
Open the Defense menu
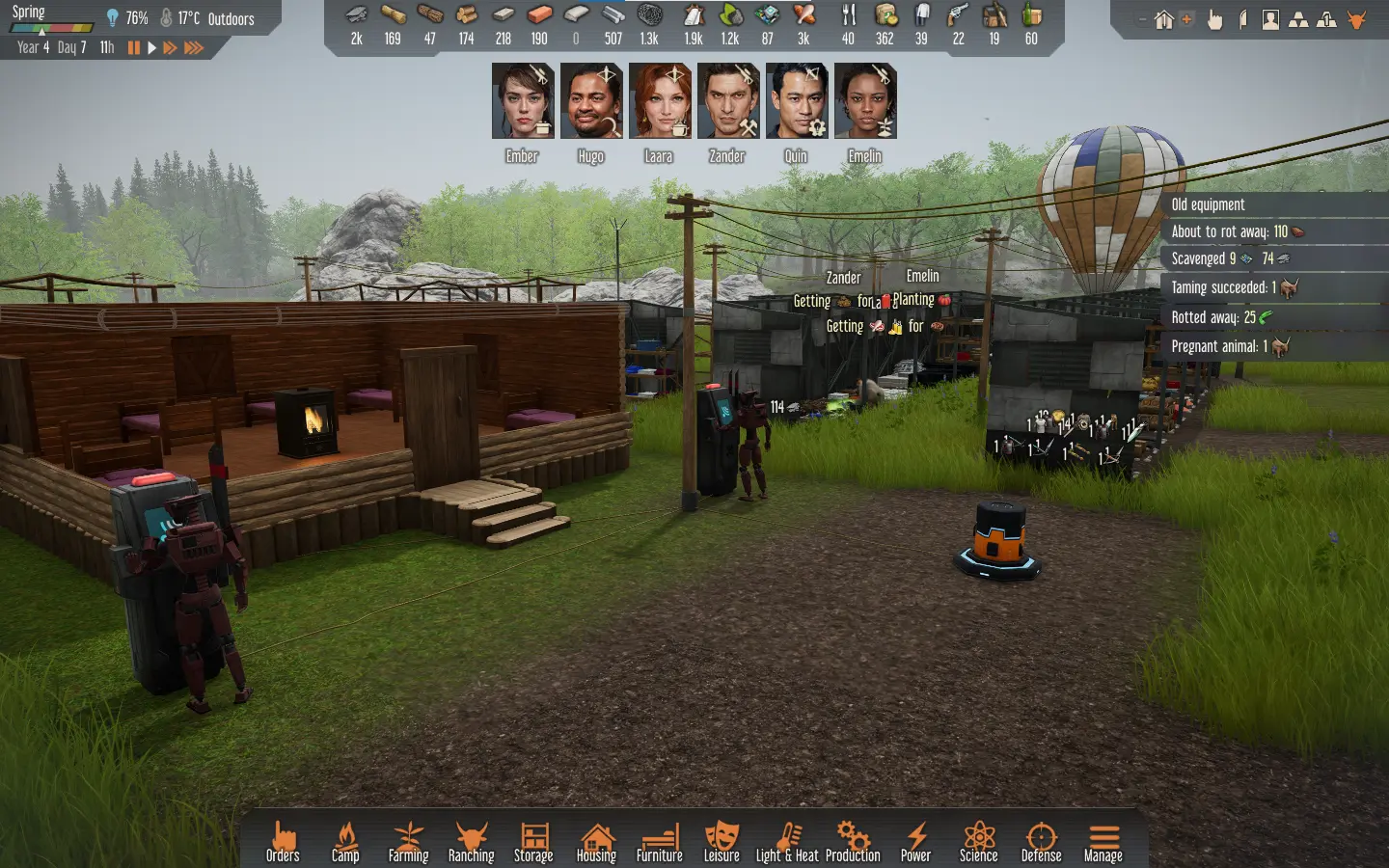click(x=1041, y=841)
